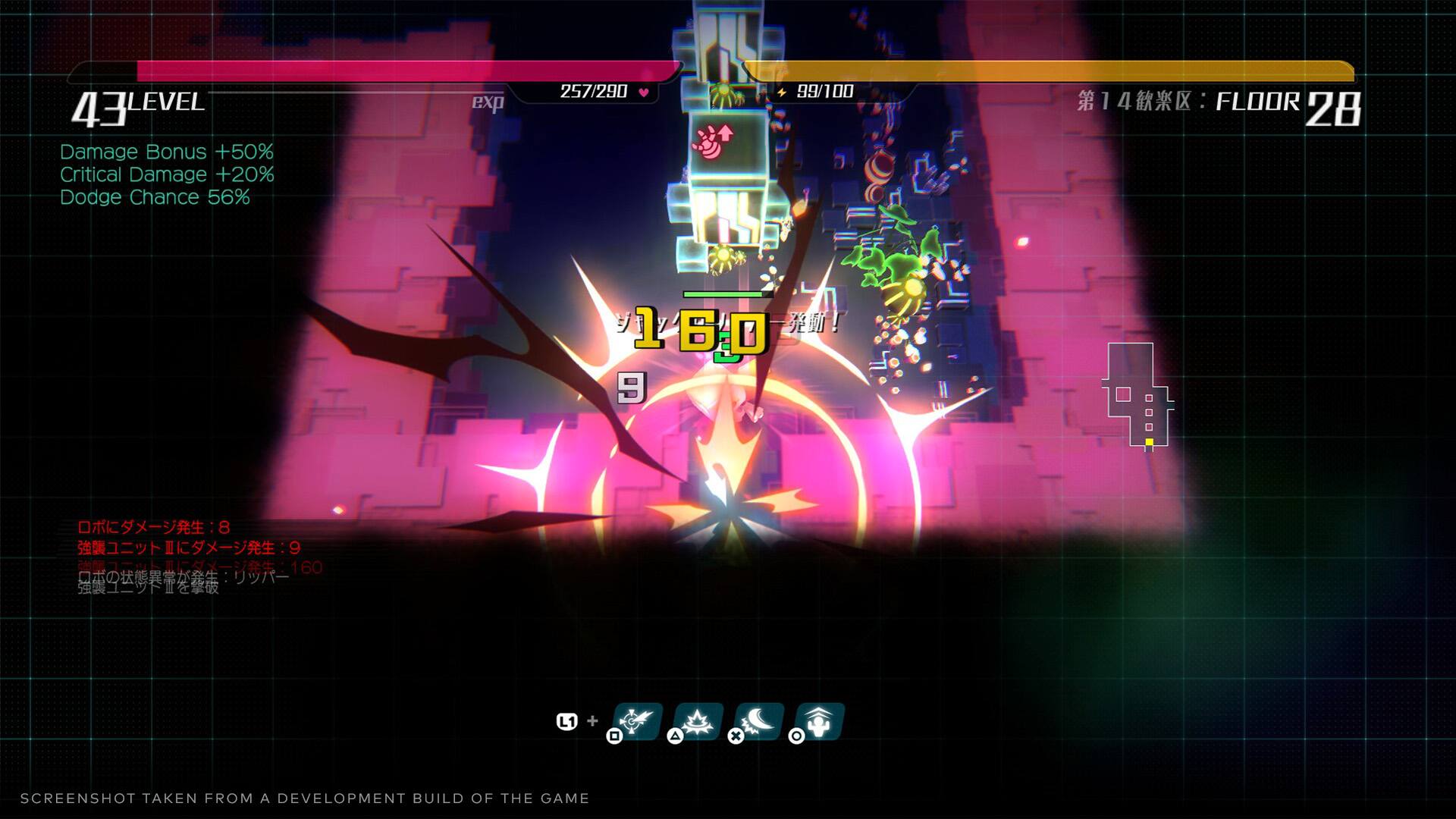Trigger the X-button crescent moon skill icon
Viewport: 1456px width, 819px height.
758,721
